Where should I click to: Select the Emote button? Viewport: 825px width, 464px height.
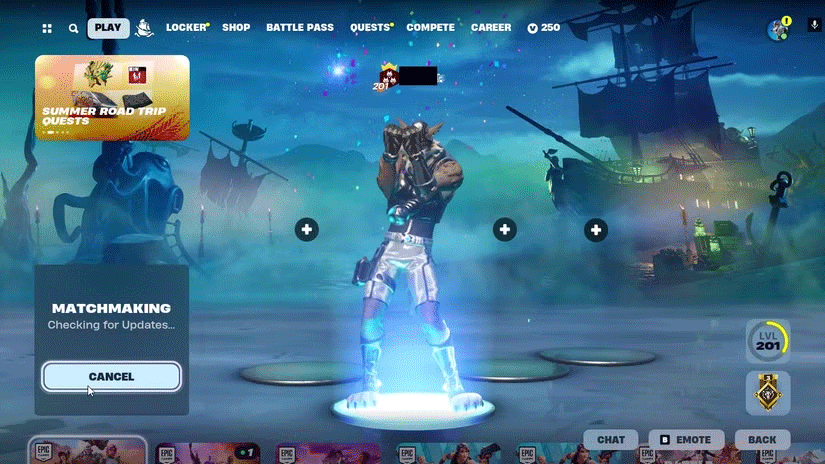pos(686,440)
